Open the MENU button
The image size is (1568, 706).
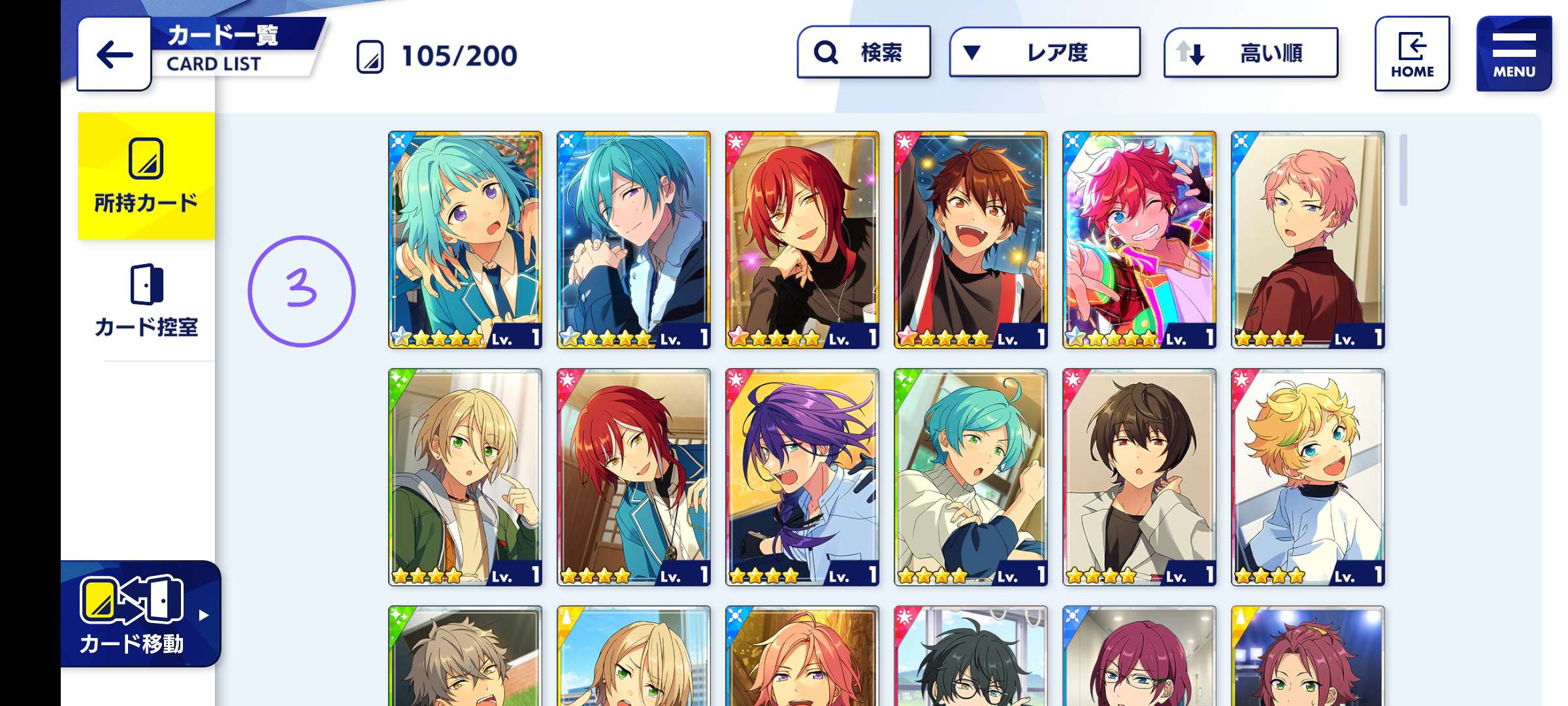coord(1513,54)
